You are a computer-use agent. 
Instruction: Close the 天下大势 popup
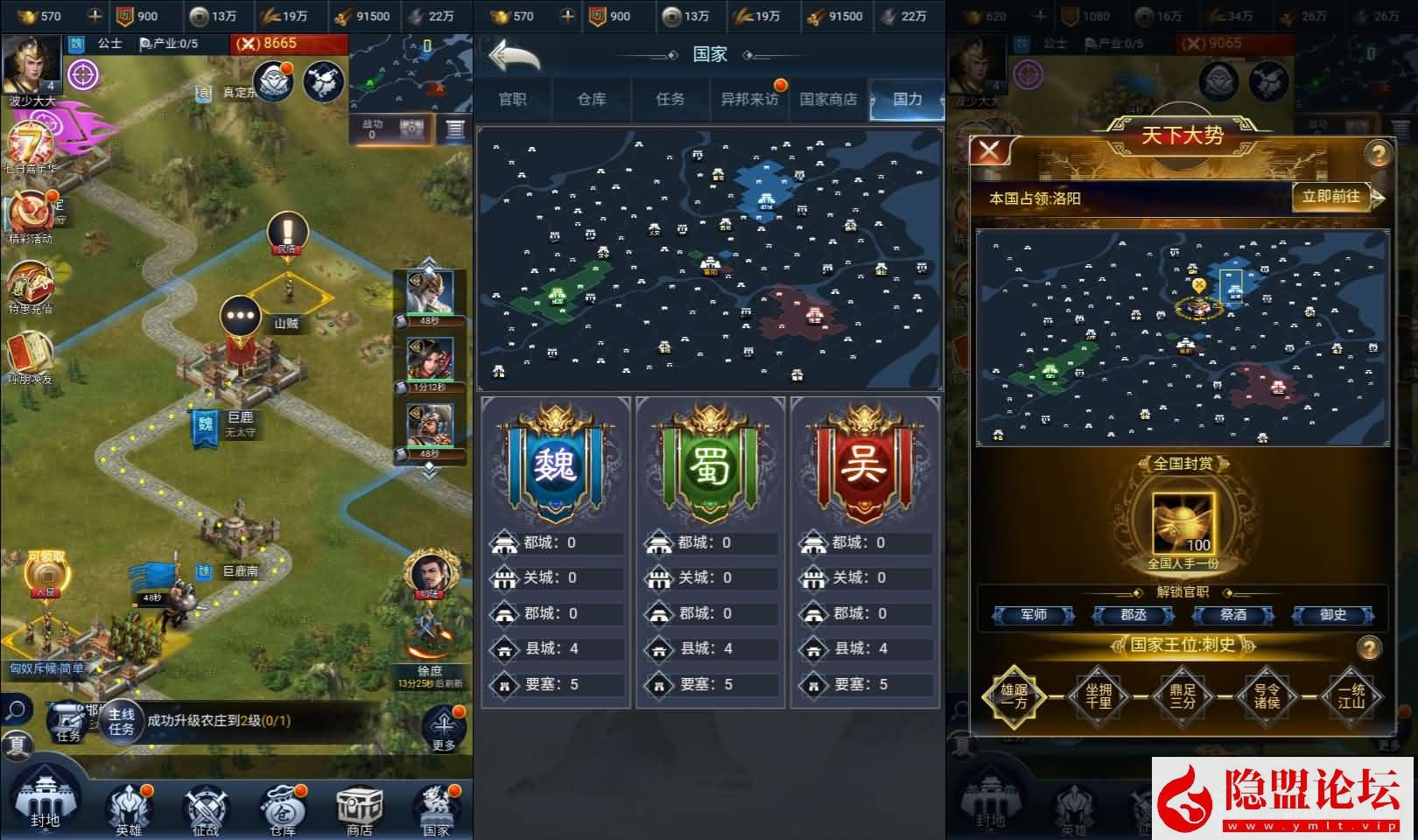tap(989, 151)
